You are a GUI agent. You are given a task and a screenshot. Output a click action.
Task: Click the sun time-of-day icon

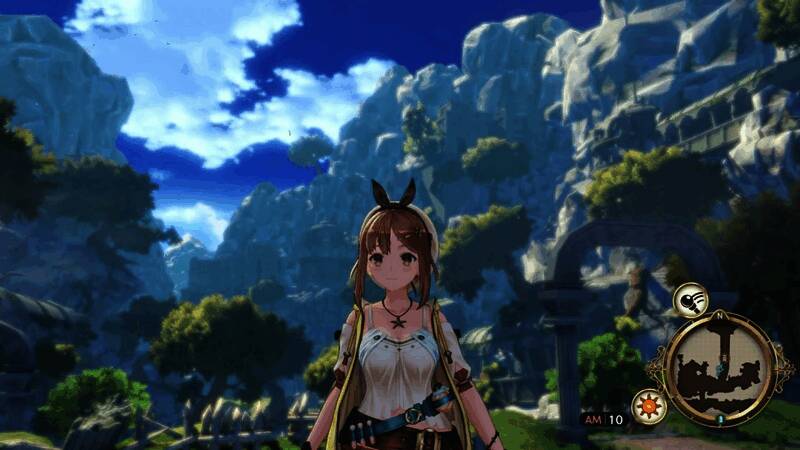coord(647,407)
